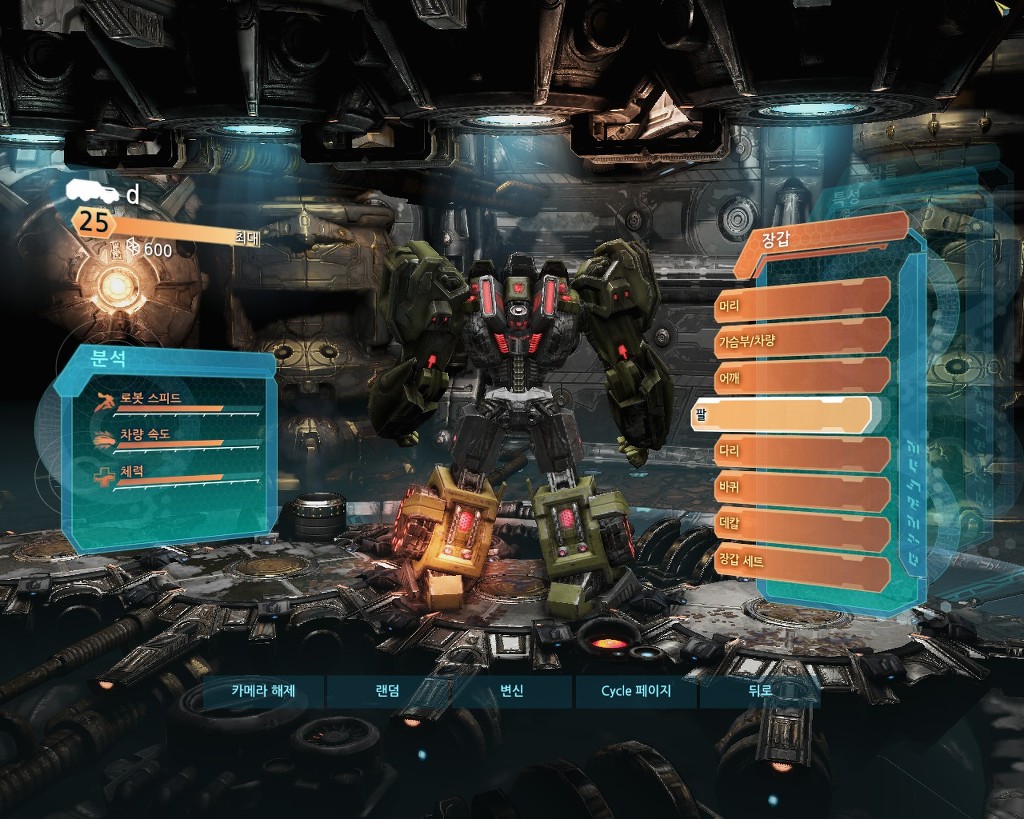
Task: Select the 머리 (head) armor category
Action: click(802, 296)
